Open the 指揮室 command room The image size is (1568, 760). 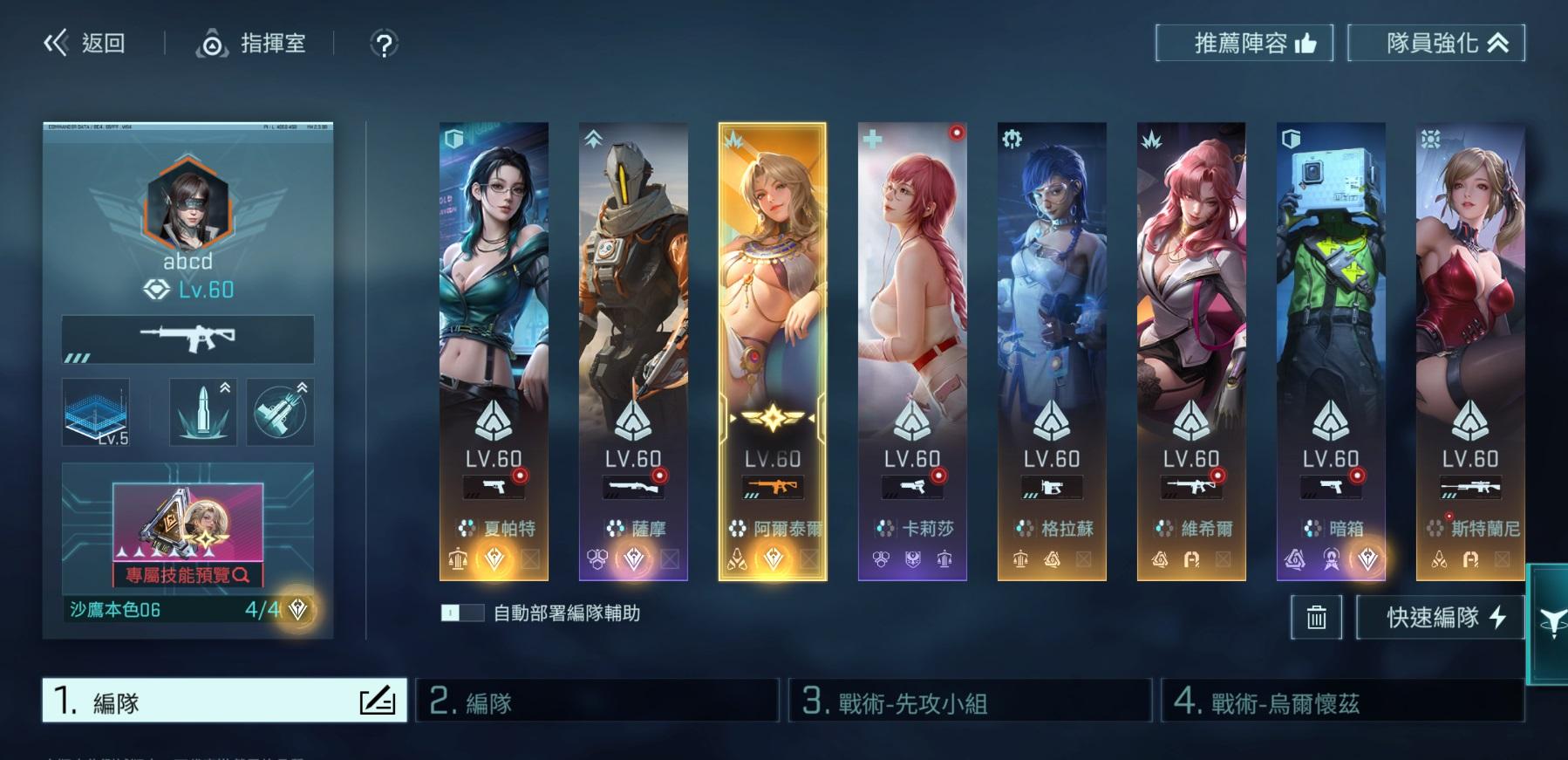click(x=251, y=43)
